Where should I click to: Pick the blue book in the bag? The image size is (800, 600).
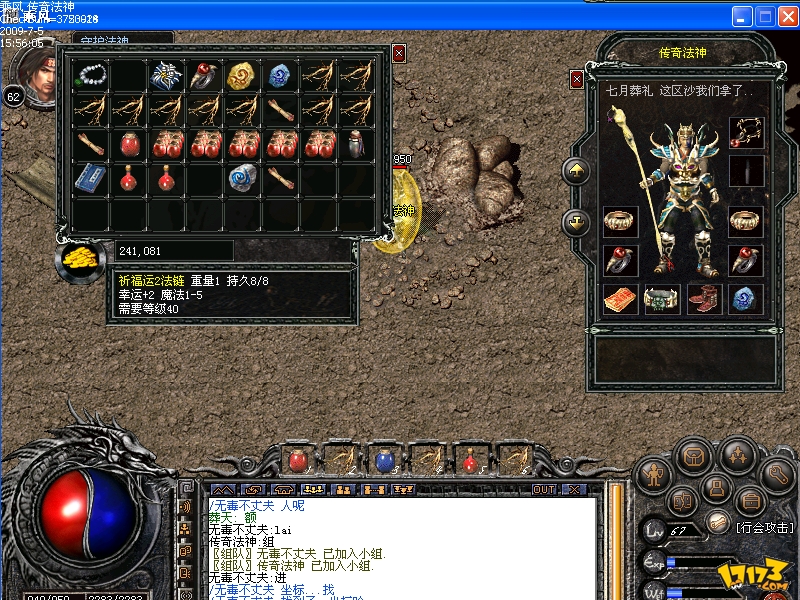92,178
